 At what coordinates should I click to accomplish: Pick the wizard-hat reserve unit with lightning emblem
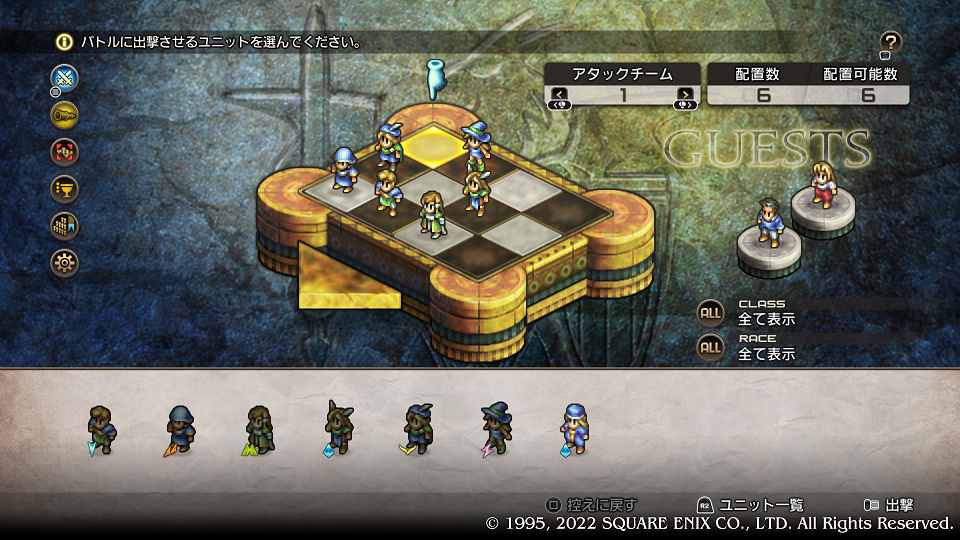(495, 428)
